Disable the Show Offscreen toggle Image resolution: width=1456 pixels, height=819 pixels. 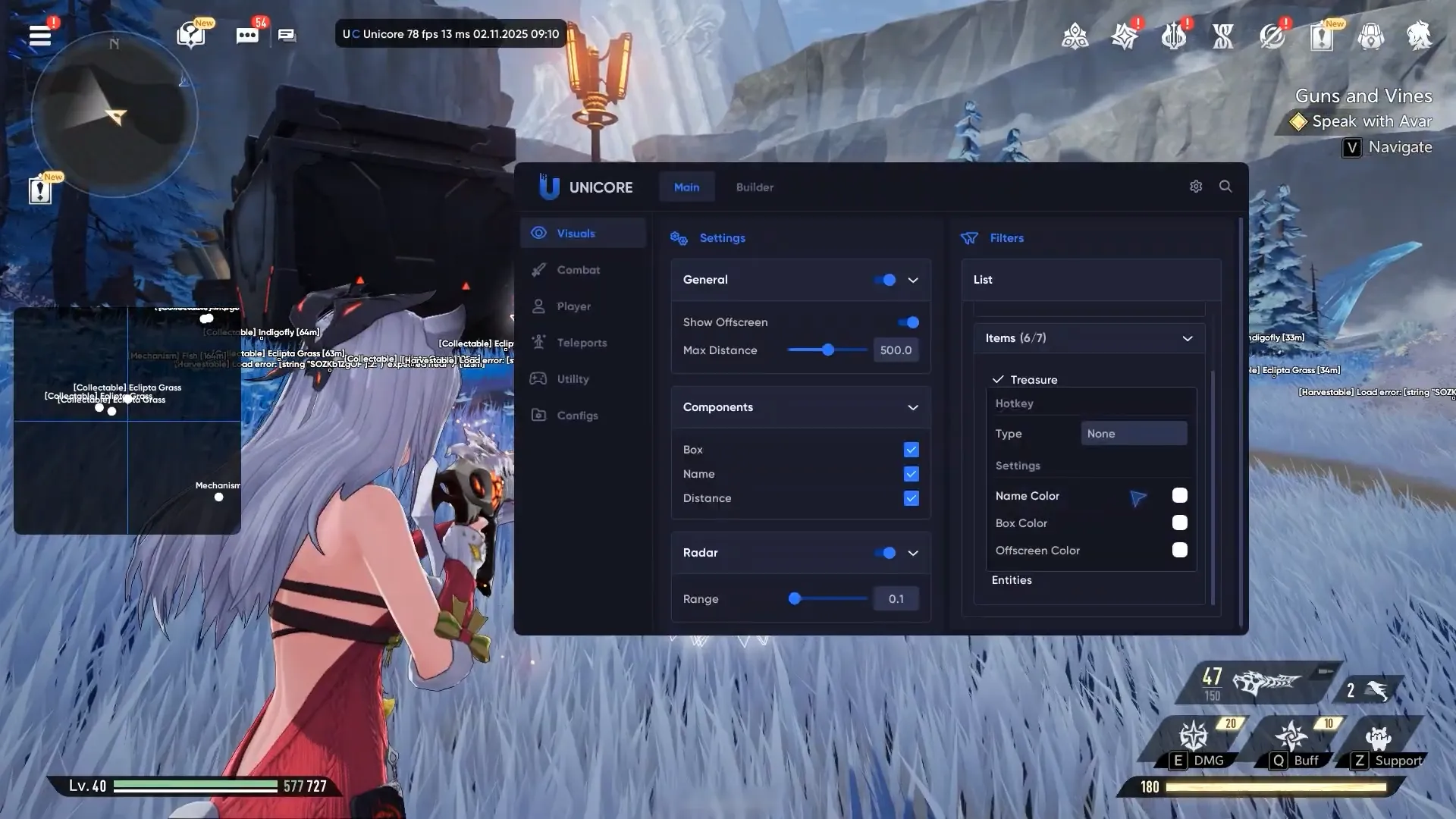[908, 322]
